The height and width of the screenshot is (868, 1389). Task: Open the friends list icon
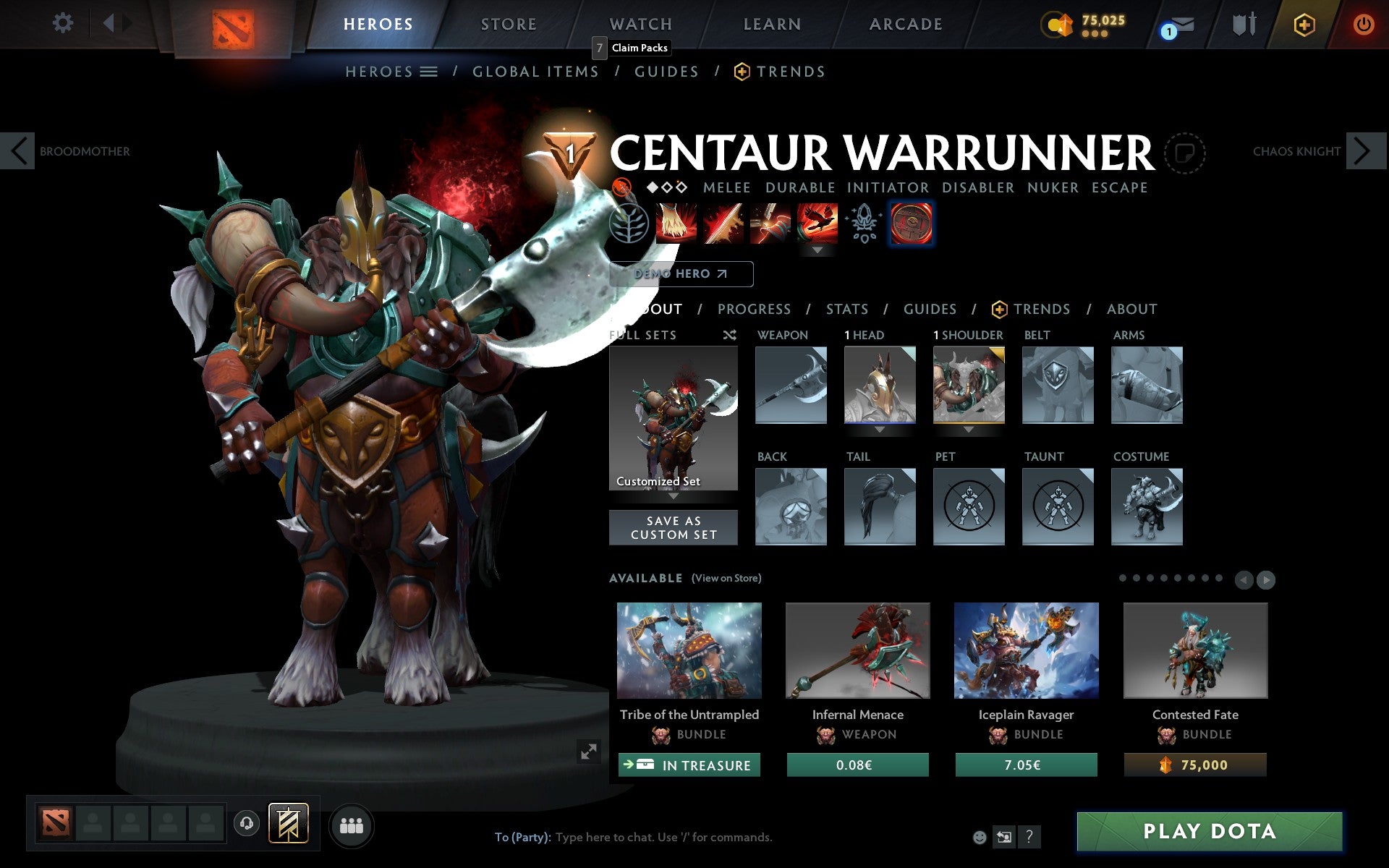(351, 825)
